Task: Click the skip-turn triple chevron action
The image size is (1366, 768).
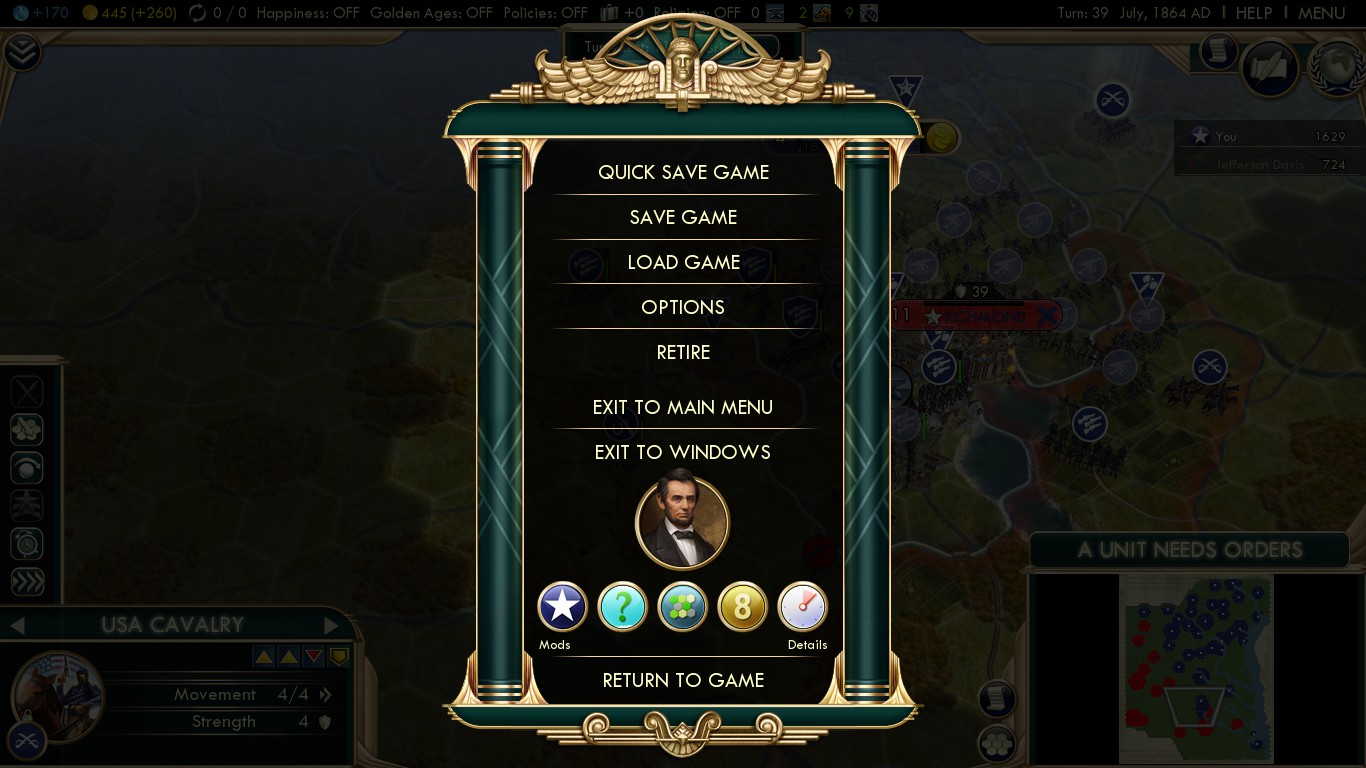Action: (x=26, y=581)
